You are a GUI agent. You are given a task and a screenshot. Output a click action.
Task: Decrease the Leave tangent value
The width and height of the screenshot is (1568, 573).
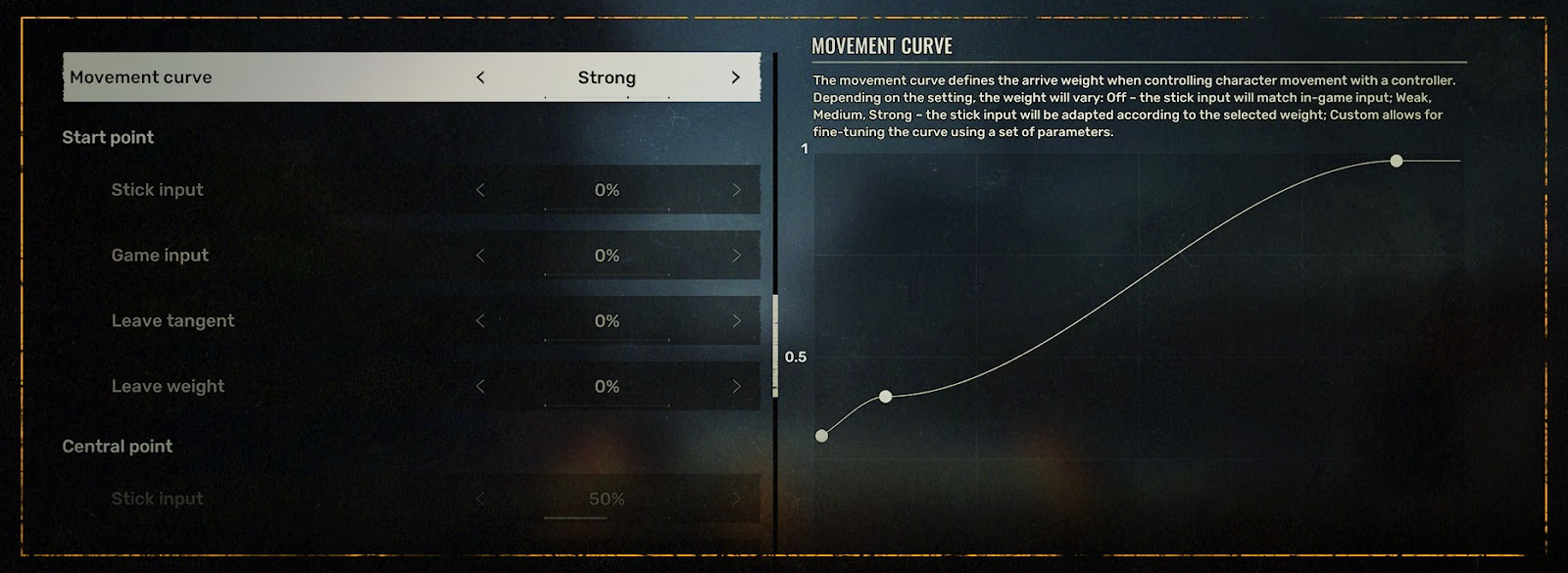coord(480,321)
